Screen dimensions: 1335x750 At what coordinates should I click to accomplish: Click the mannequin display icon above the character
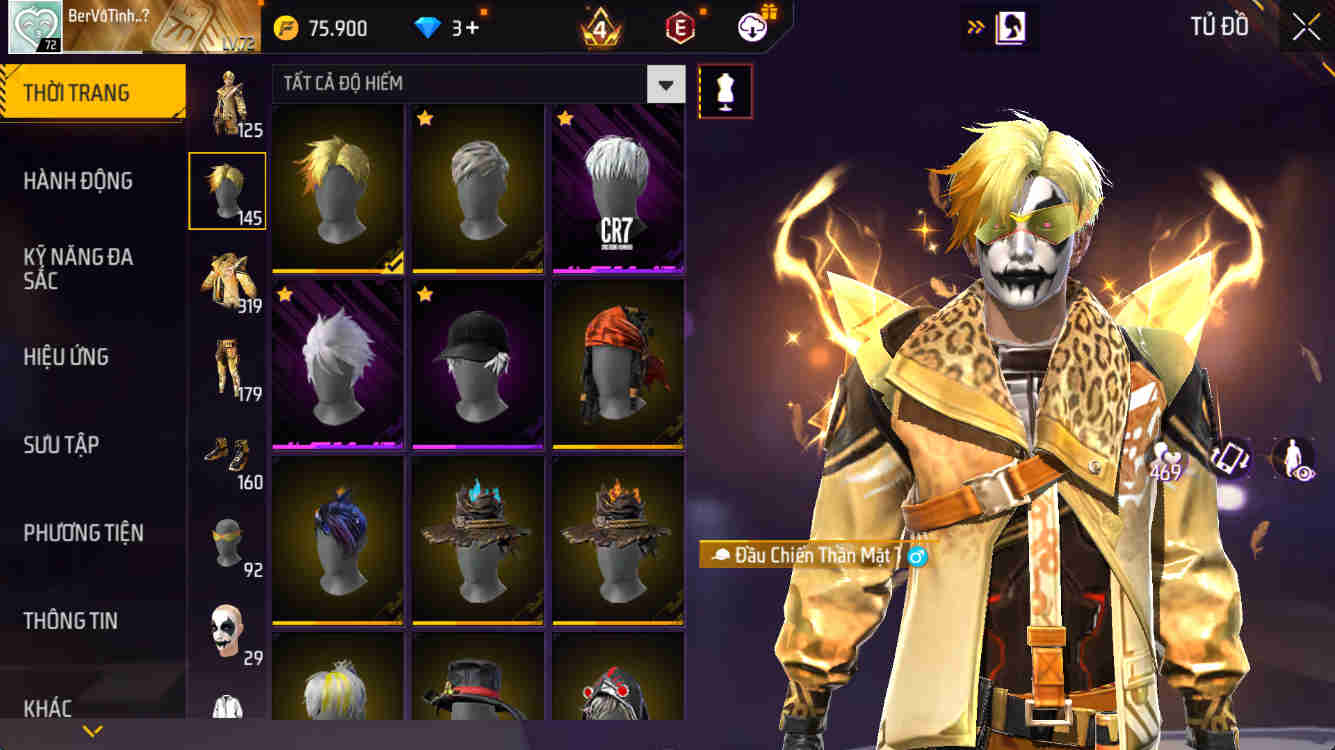725,90
